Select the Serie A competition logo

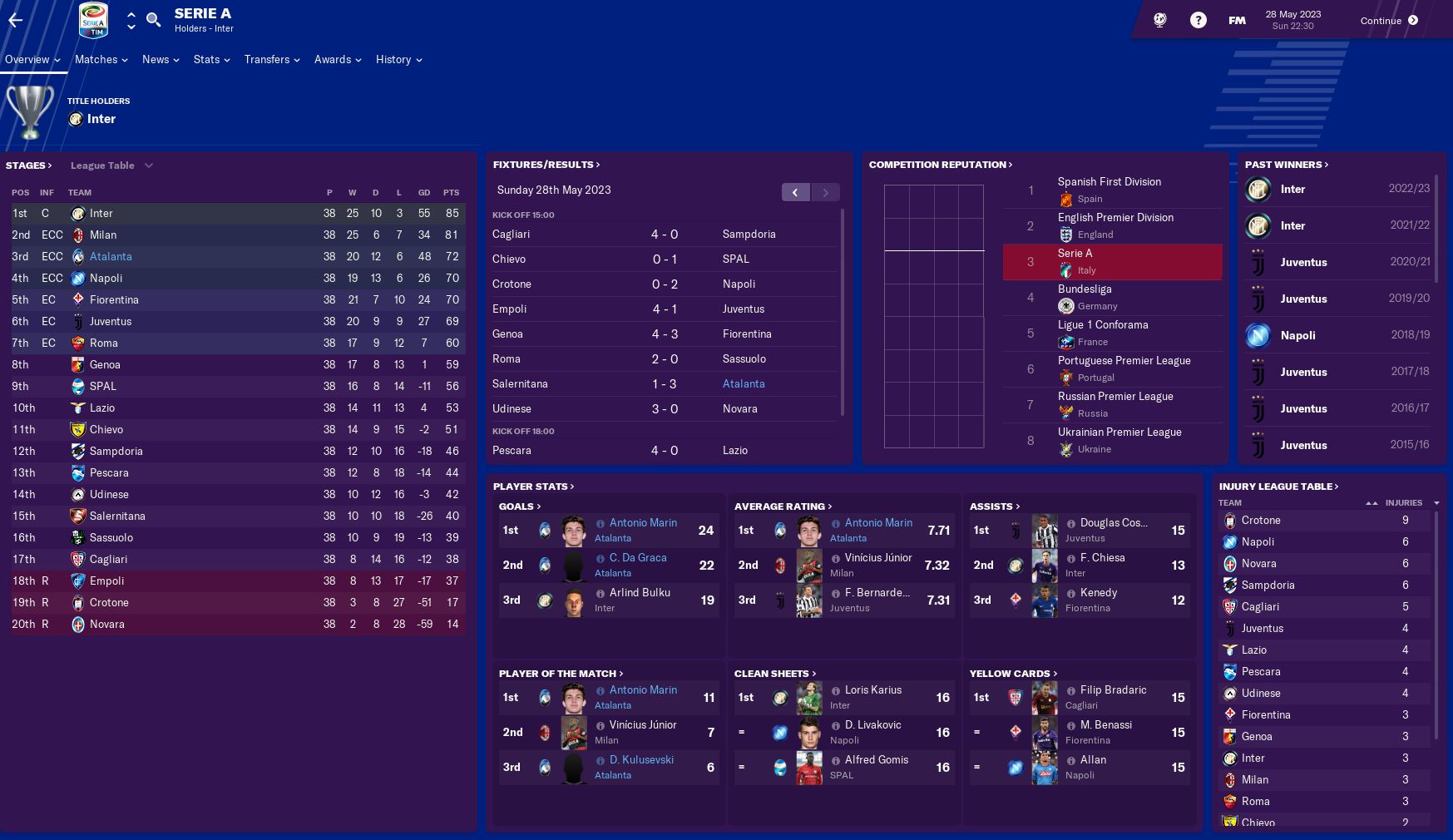coord(94,20)
